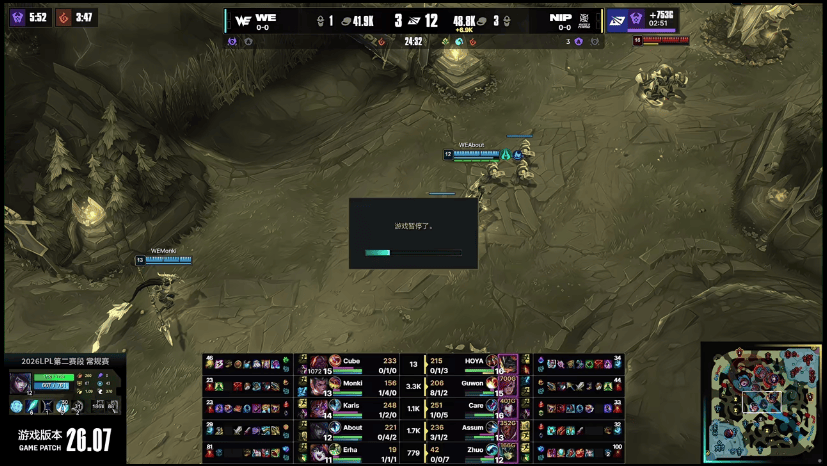The height and width of the screenshot is (466, 827).
Task: Select Guwon's row in the scoreboard
Action: coord(472,385)
